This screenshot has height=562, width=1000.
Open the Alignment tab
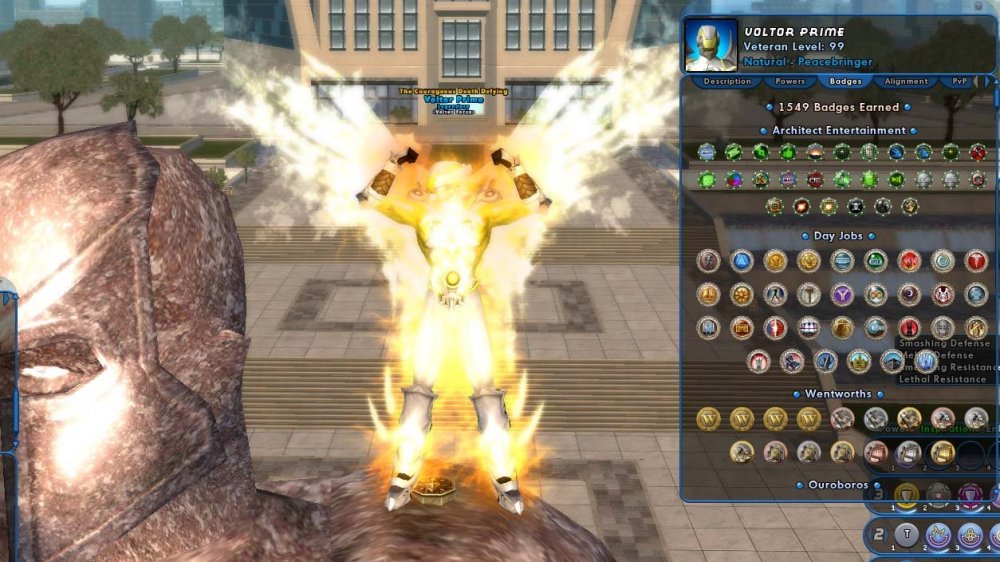click(x=907, y=81)
